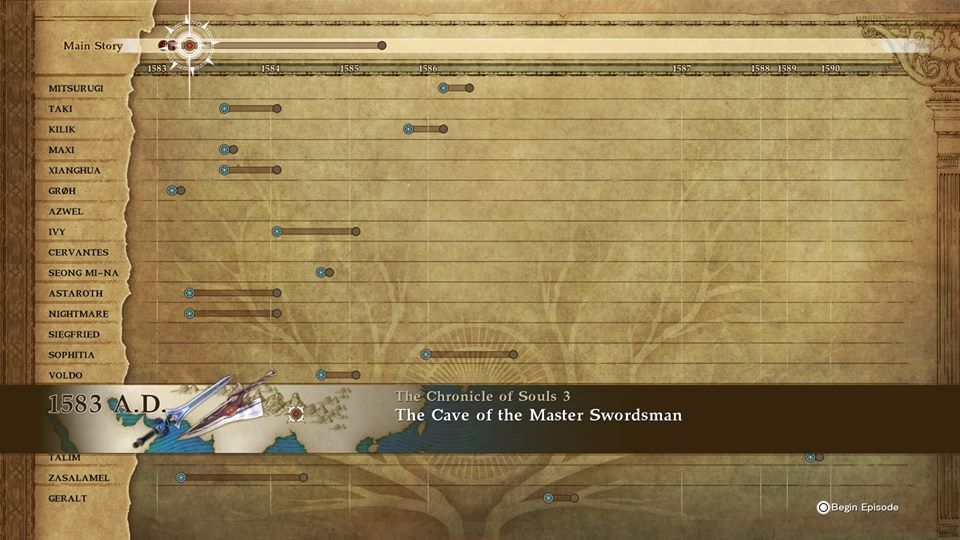Screen dimensions: 960x540
Task: Select Maxi's episode node
Action: coord(225,150)
